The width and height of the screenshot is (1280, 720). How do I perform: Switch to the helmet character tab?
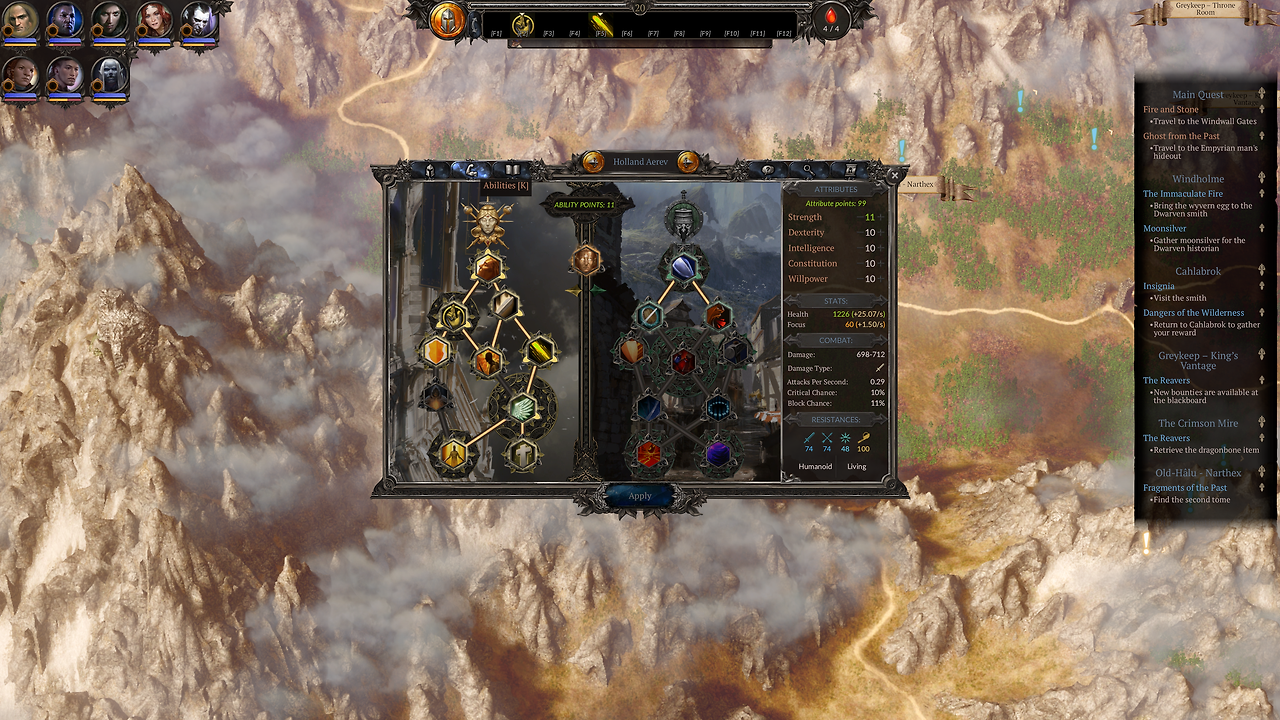(430, 170)
